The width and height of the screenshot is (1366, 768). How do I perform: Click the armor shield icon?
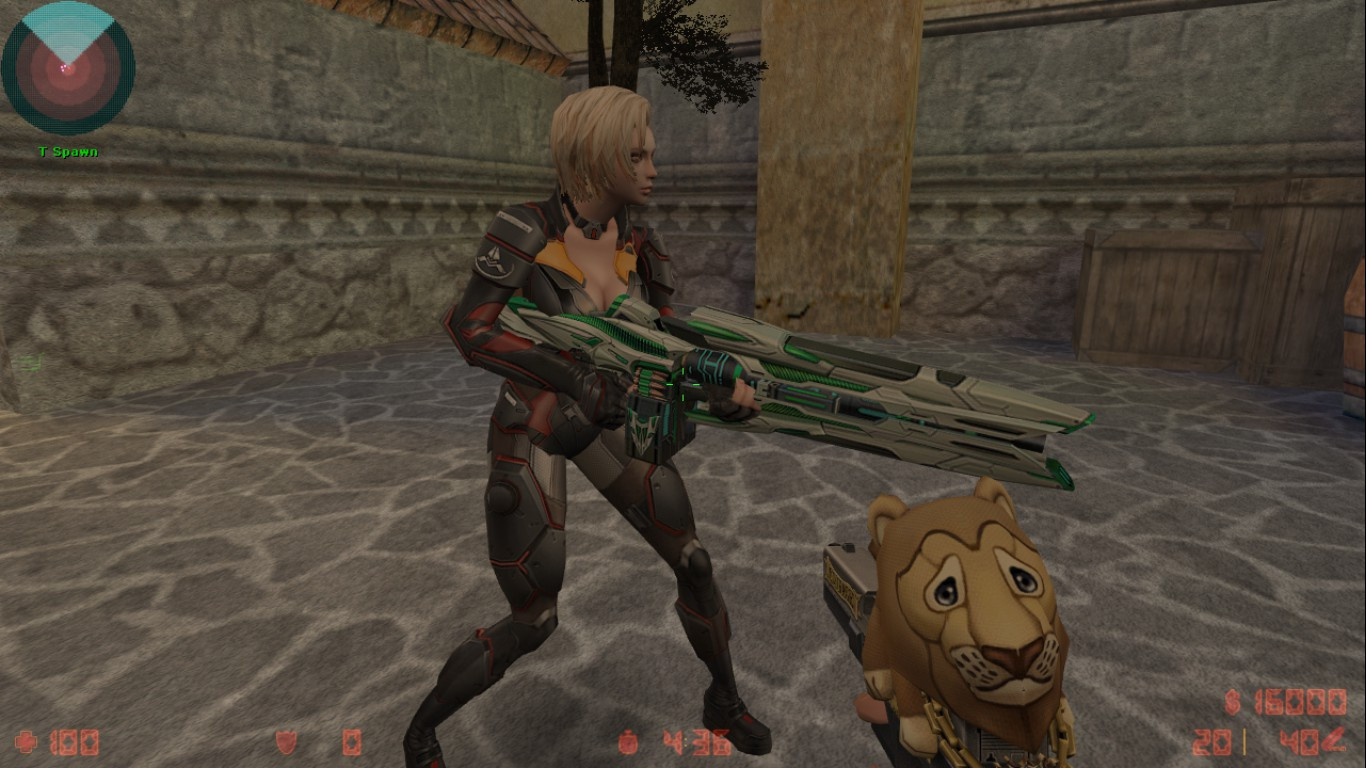(x=283, y=742)
